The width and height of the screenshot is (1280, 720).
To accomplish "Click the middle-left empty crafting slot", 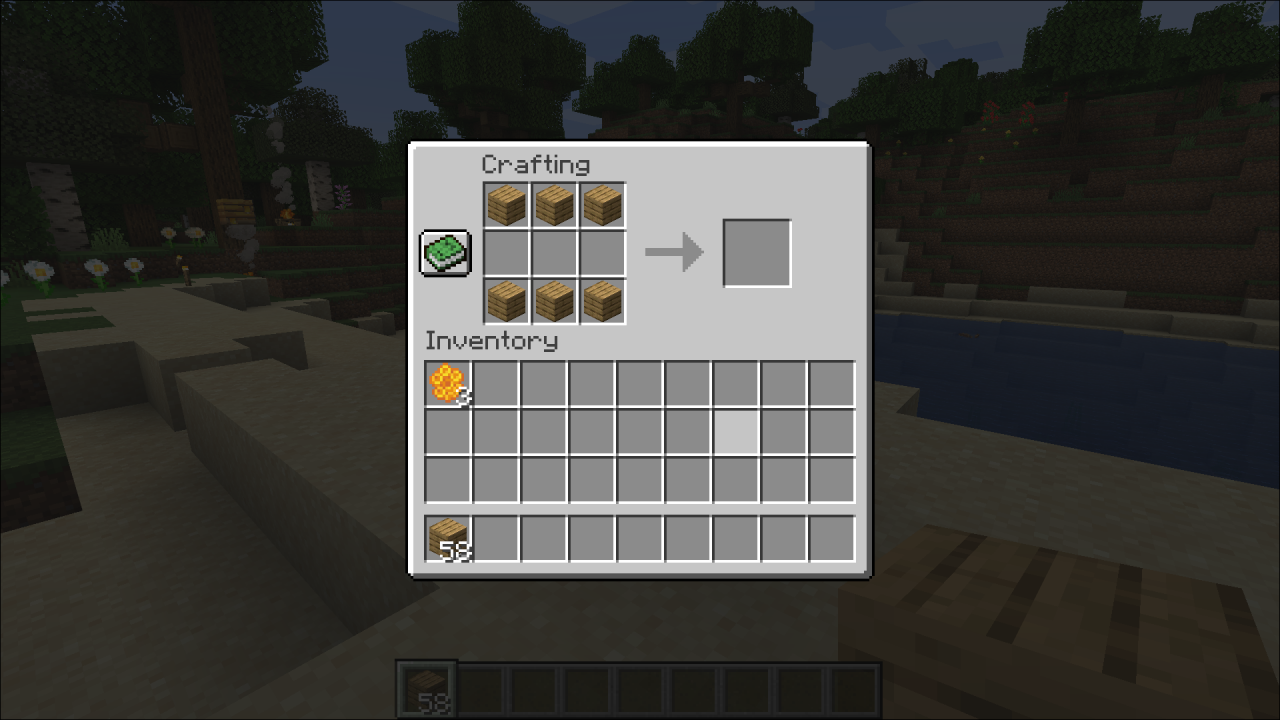I will coord(506,252).
